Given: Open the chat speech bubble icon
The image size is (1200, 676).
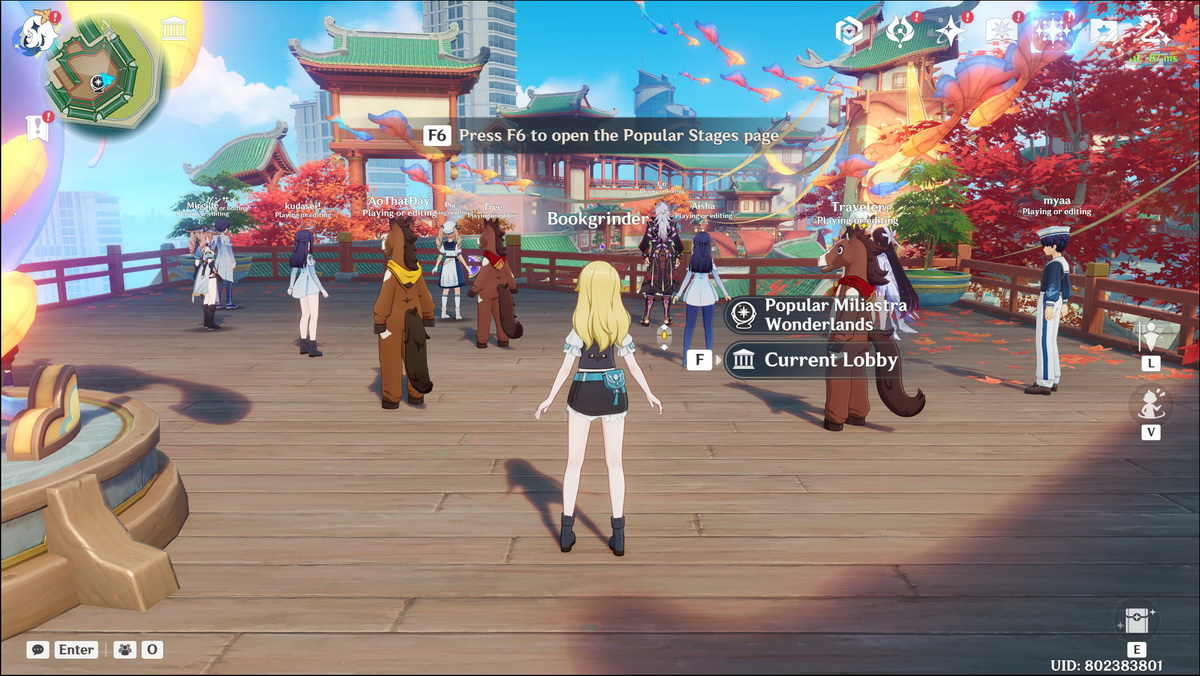Looking at the screenshot, I should tap(38, 650).
